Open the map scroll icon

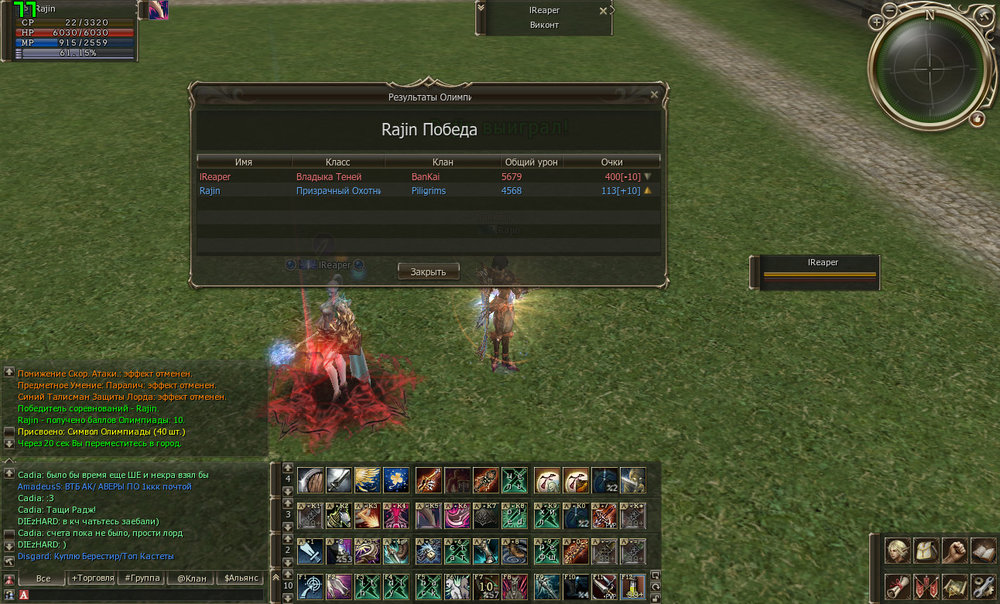tap(954, 585)
